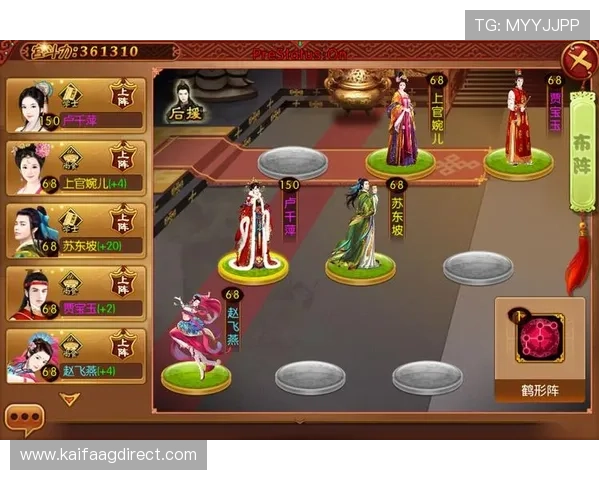Screen dimensions: 600x480
Task: Show more heroes with the down arrow
Action: coord(70,399)
